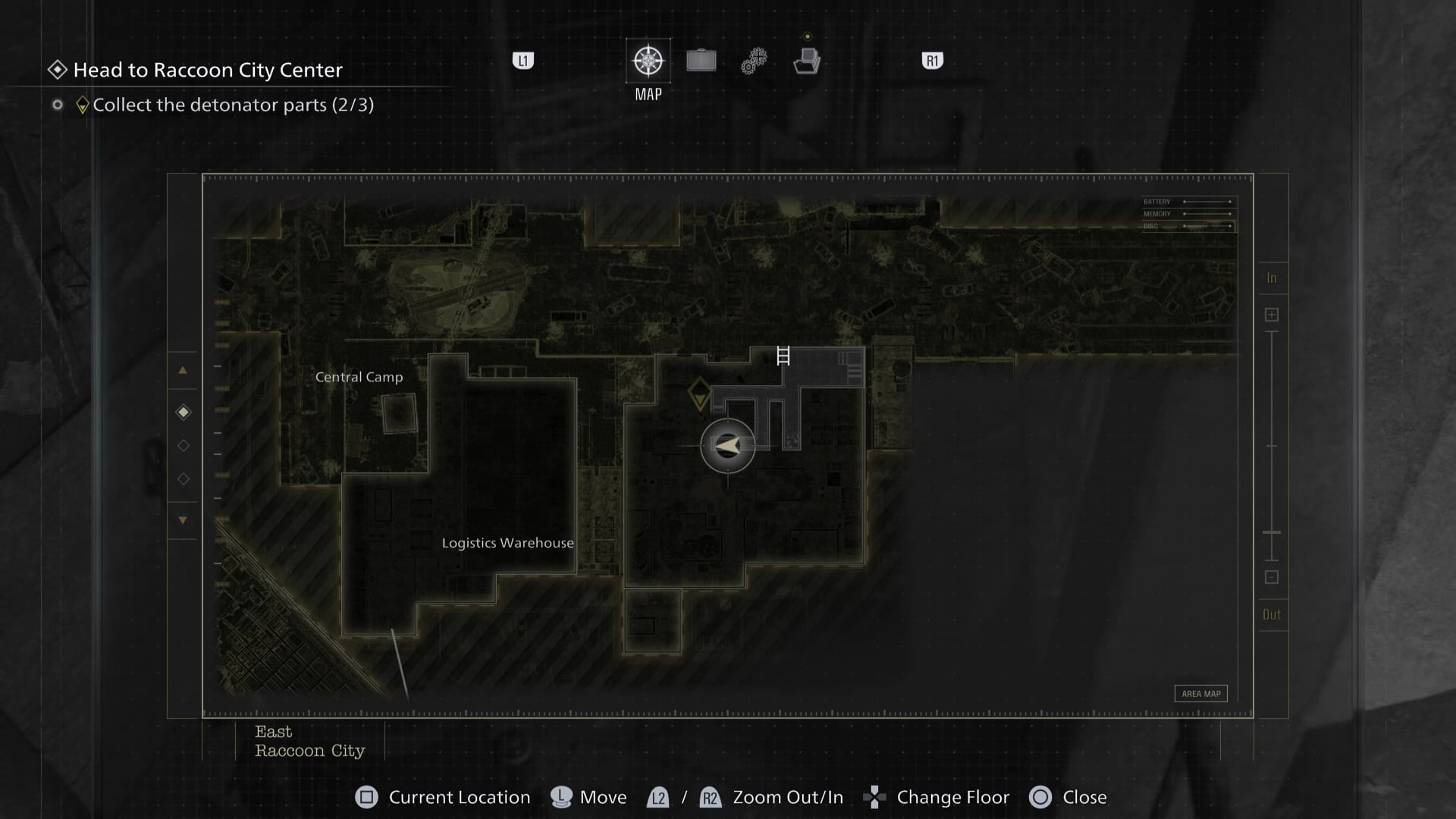Select the MAP compass tab
This screenshot has width=1456, height=819.
pos(648,61)
